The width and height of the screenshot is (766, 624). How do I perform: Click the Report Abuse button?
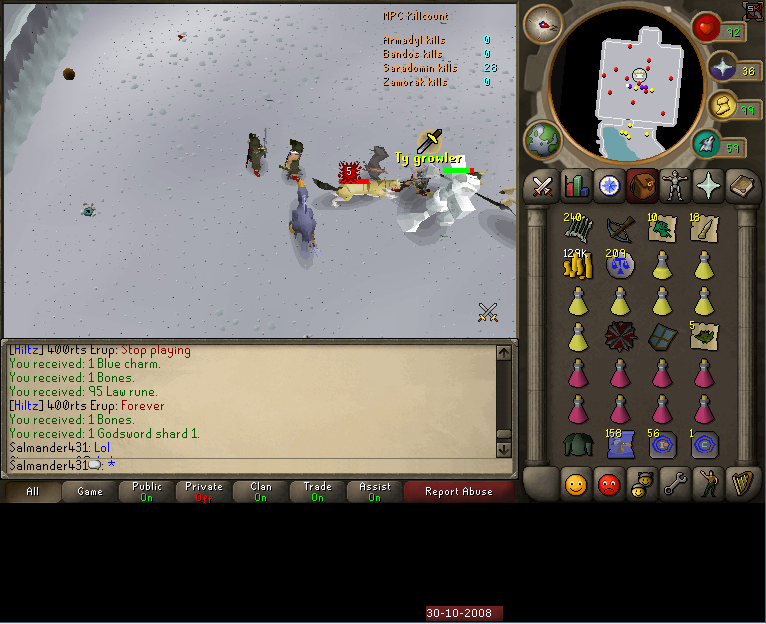point(458,491)
